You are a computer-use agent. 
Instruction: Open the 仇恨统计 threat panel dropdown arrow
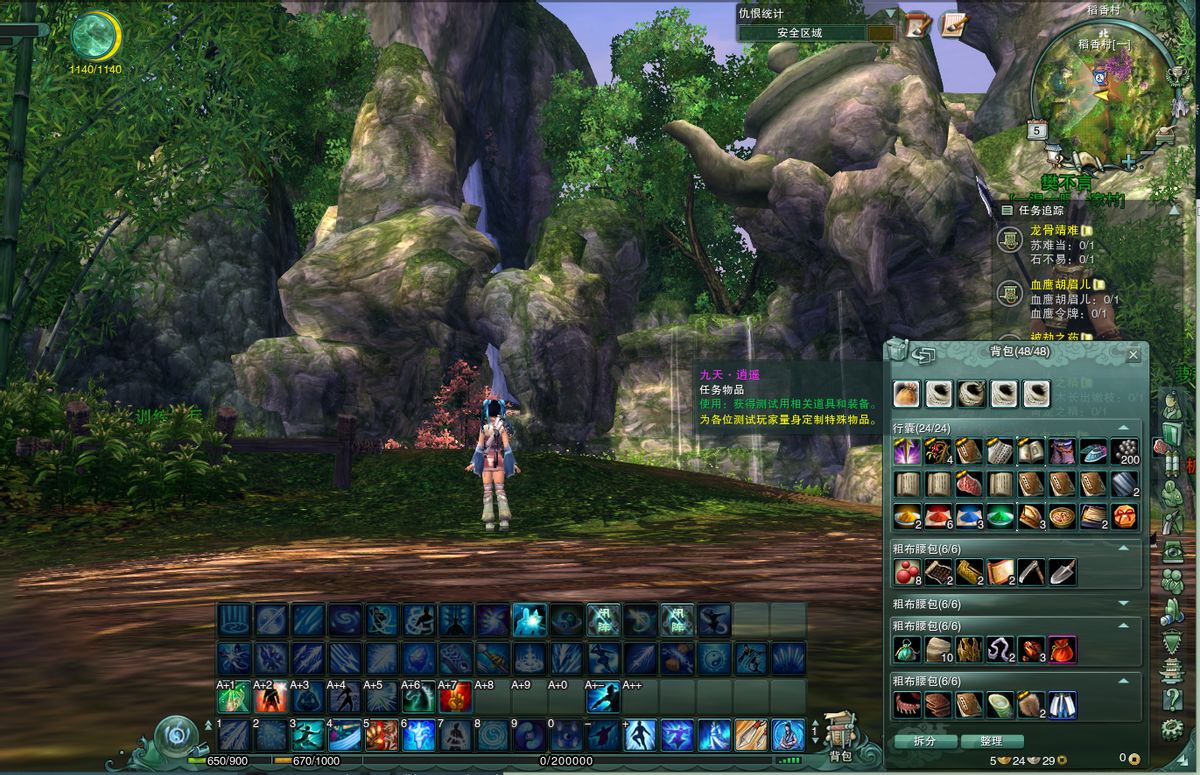(x=890, y=14)
